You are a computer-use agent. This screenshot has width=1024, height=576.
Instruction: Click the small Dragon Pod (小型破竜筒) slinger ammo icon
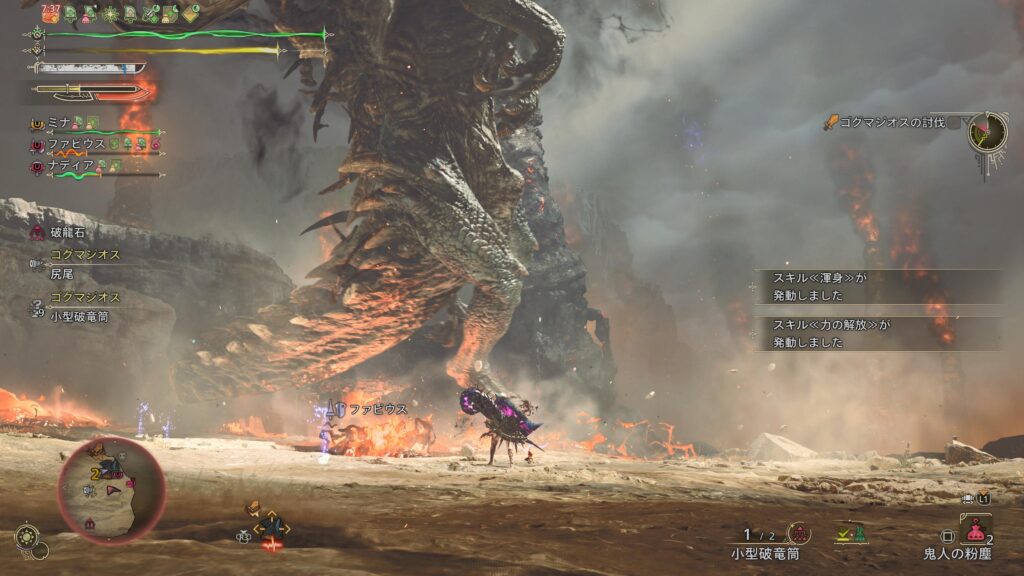[799, 533]
